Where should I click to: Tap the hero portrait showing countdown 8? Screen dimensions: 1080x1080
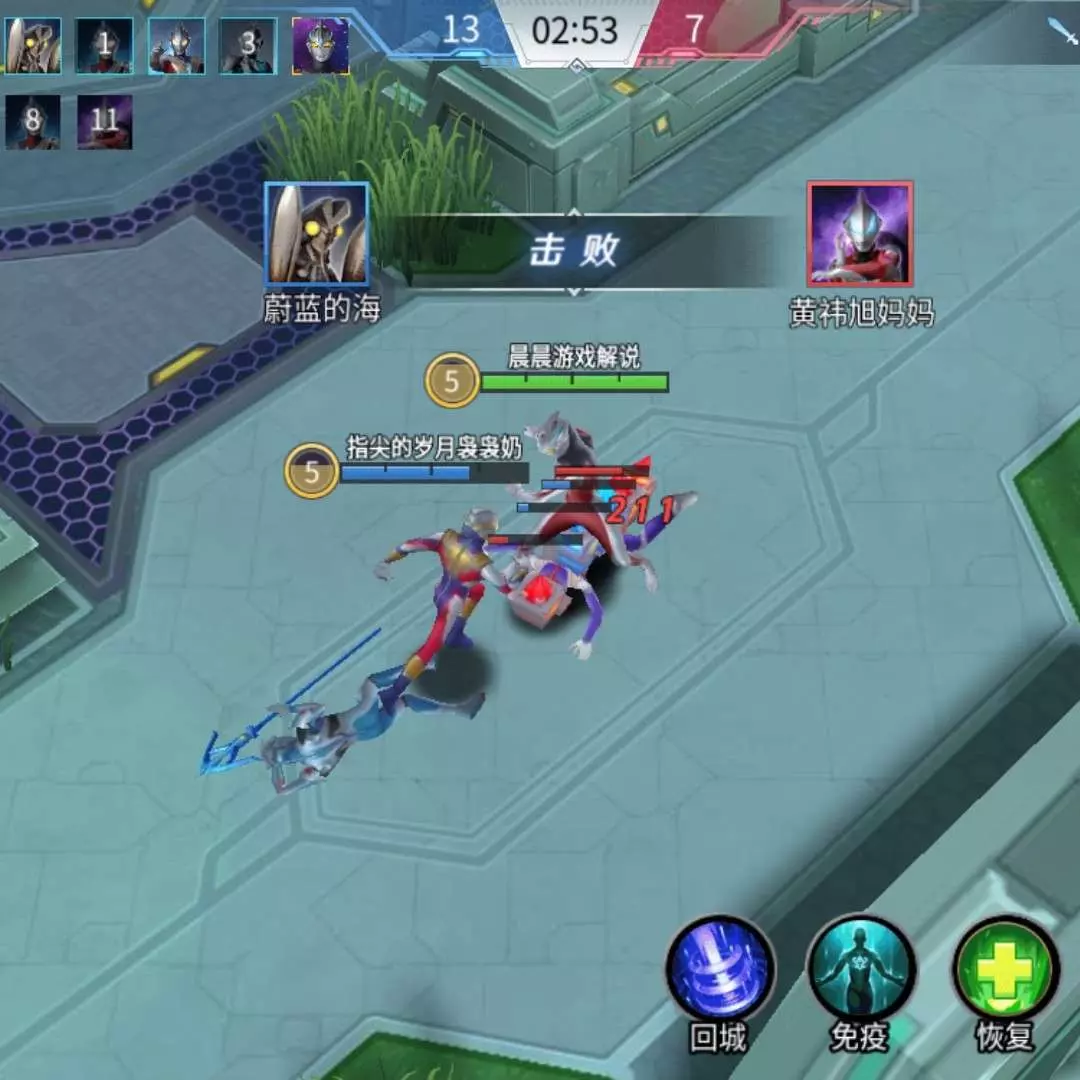coord(33,122)
